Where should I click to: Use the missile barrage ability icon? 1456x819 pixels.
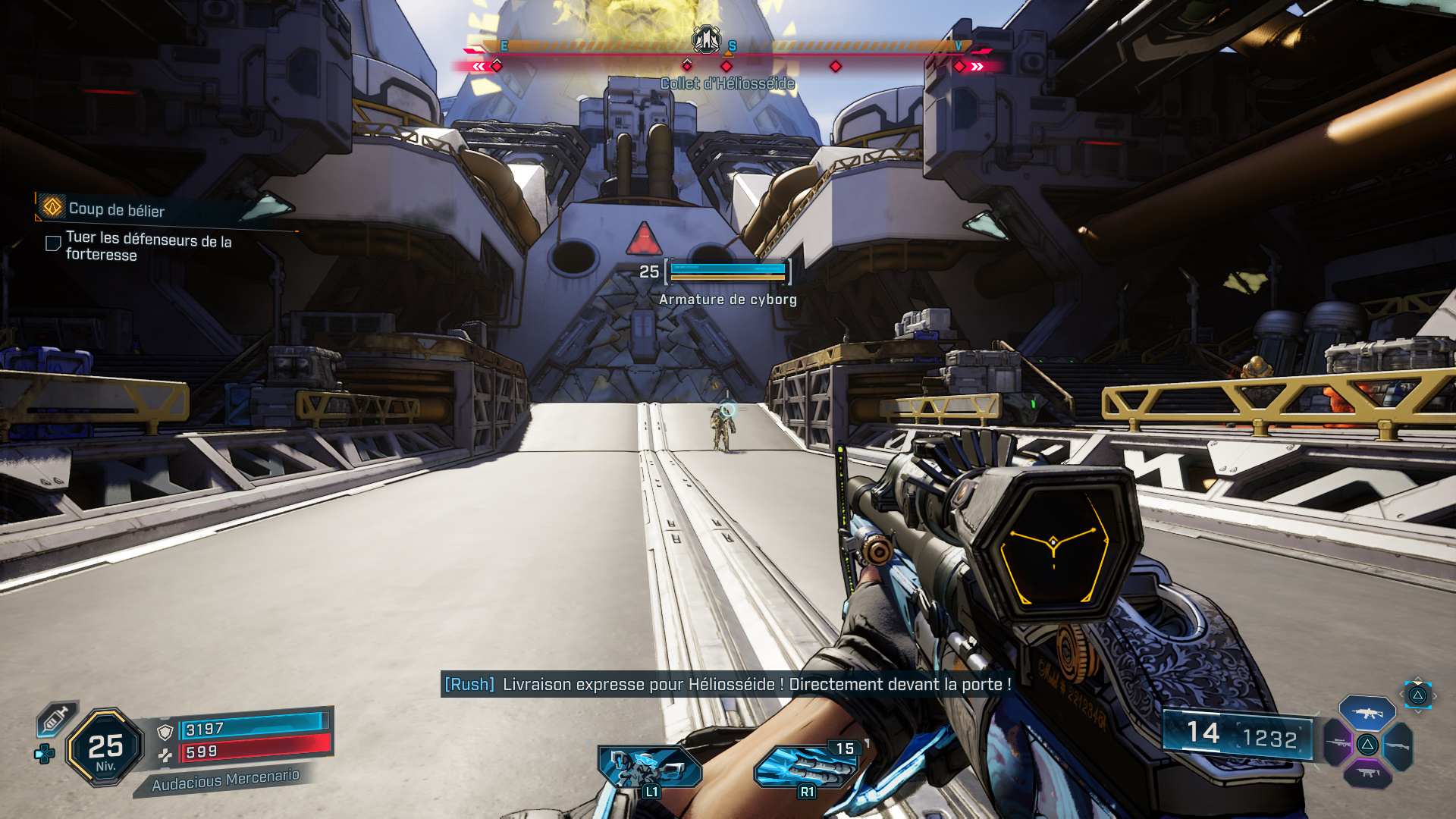[804, 767]
